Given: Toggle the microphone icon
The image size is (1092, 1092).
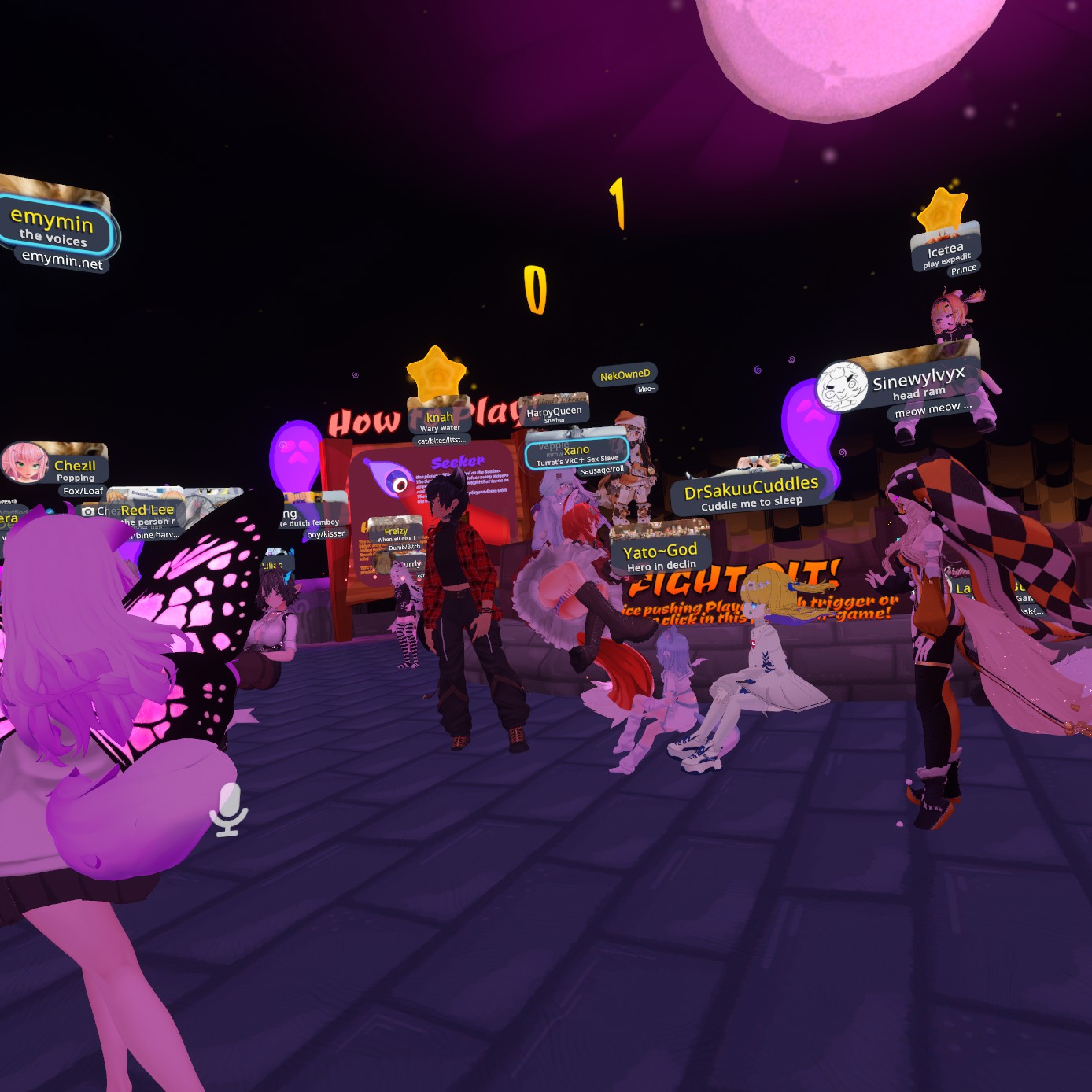Looking at the screenshot, I should point(229,808).
